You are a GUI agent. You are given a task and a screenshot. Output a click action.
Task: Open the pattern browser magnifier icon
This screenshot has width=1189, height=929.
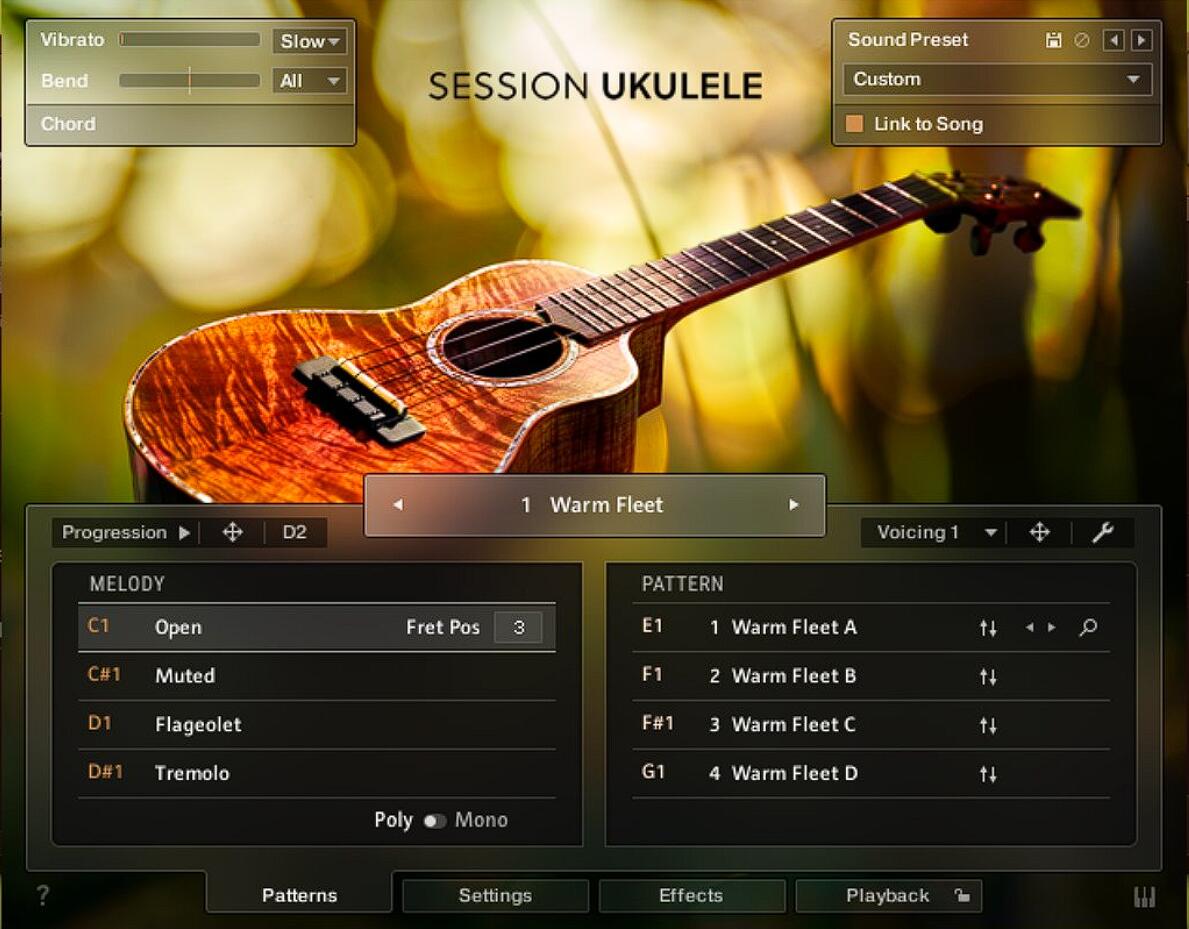(x=1088, y=628)
